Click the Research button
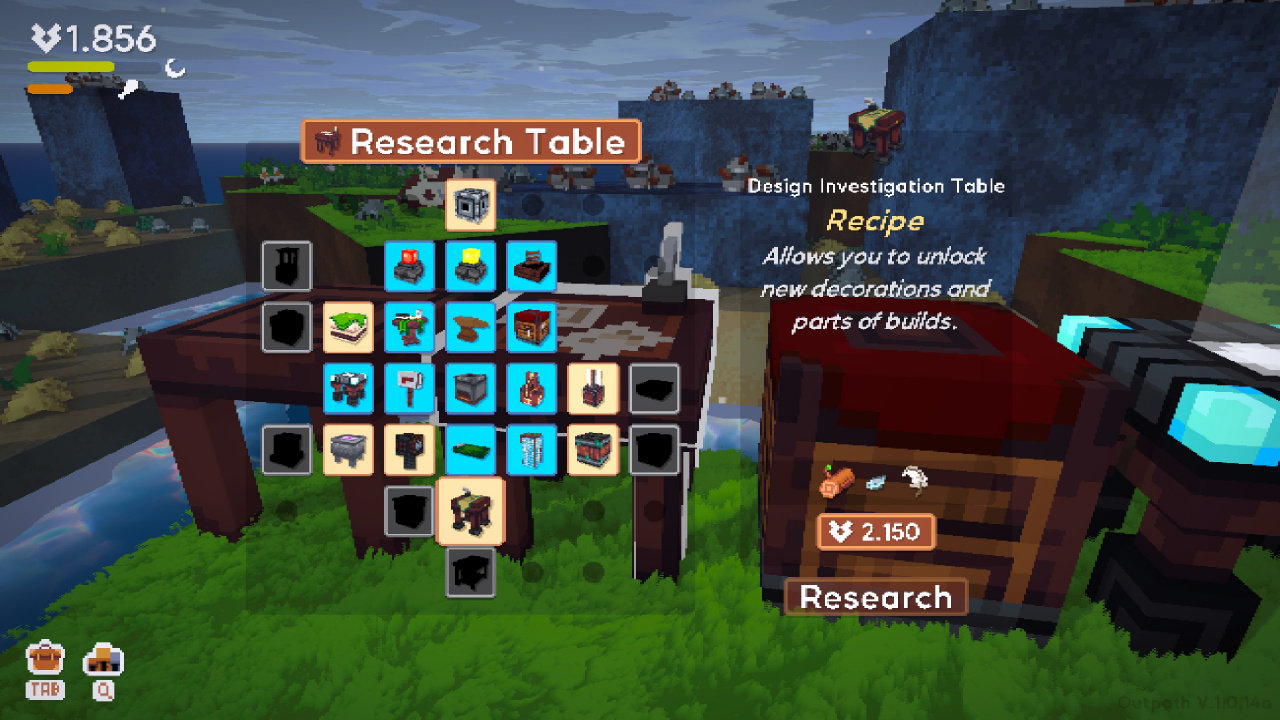This screenshot has width=1280, height=720. click(x=876, y=597)
